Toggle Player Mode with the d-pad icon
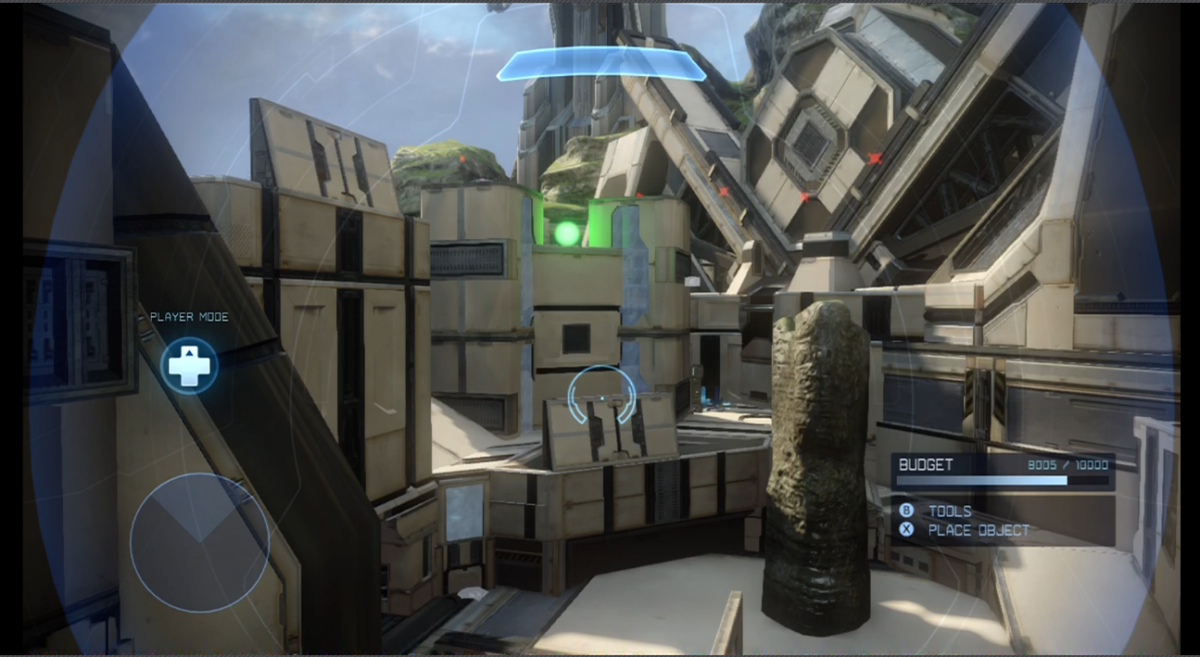The height and width of the screenshot is (657, 1200). (189, 365)
